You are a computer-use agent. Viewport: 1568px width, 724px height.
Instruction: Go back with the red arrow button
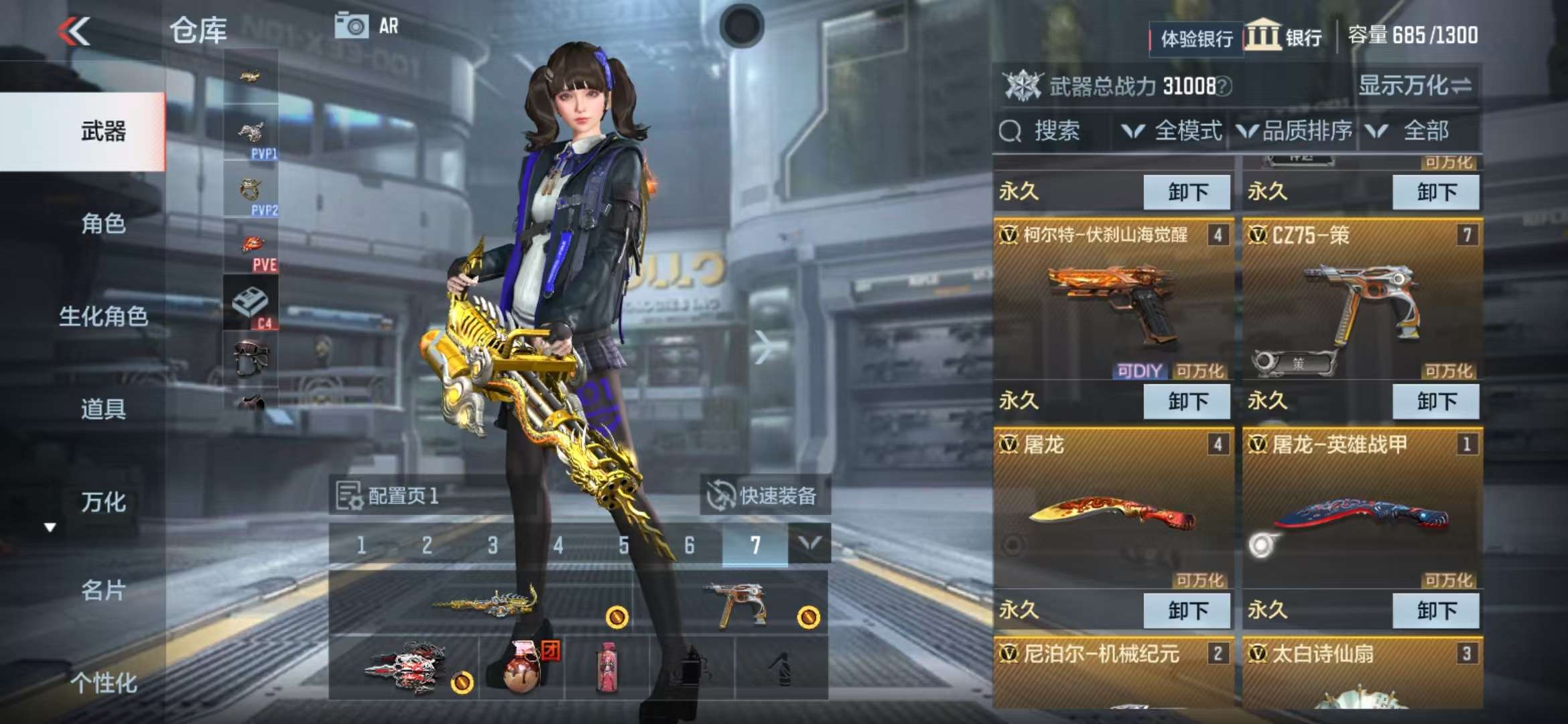[74, 32]
